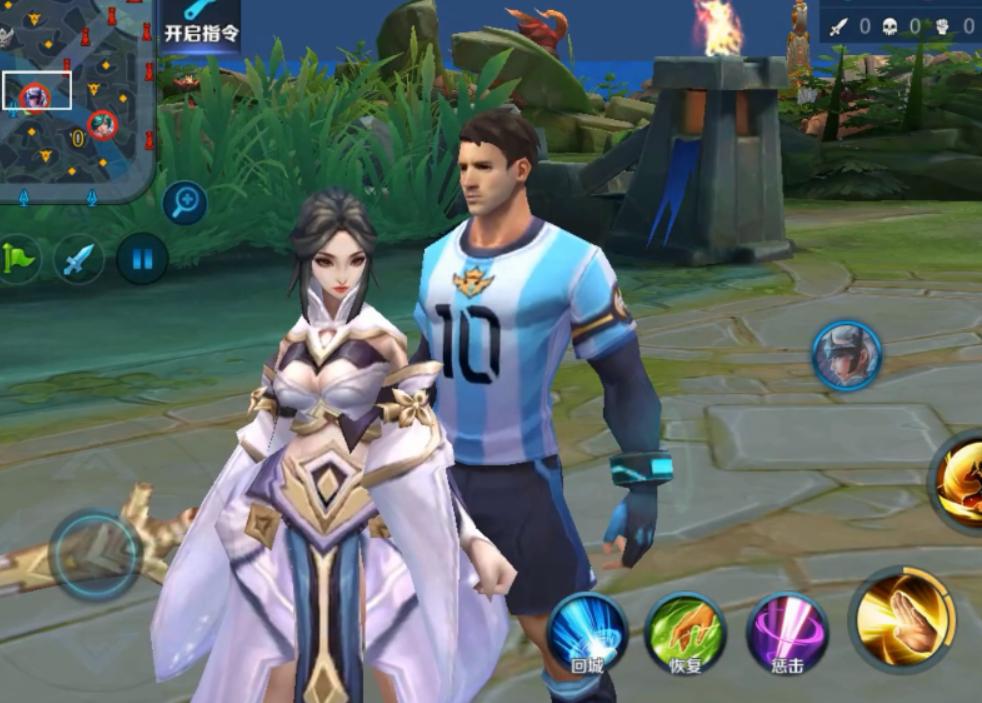The image size is (982, 703).
Task: Zoom in with the magnifier button
Action: pyautogui.click(x=185, y=203)
